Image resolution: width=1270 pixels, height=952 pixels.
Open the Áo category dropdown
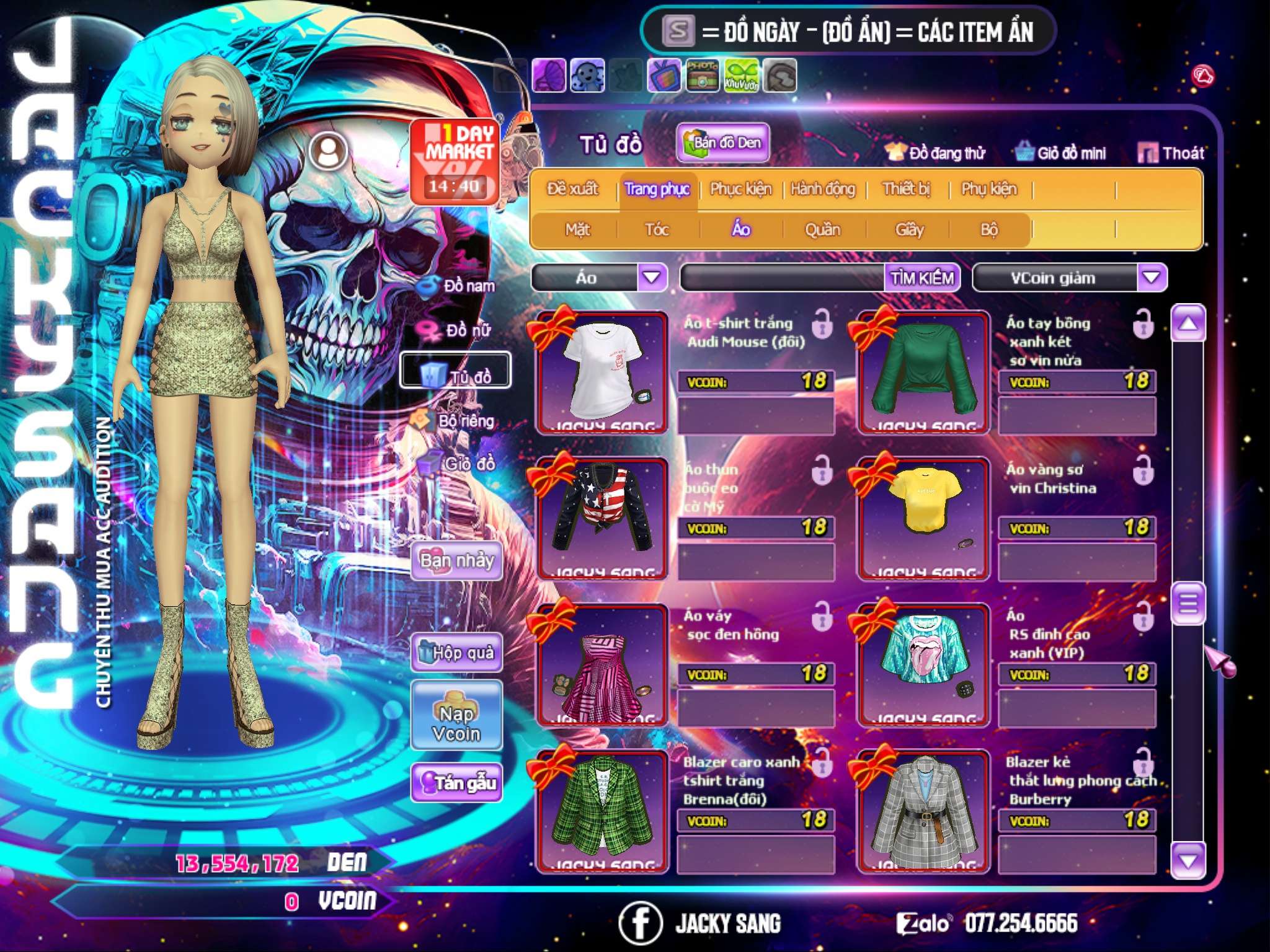click(x=652, y=278)
